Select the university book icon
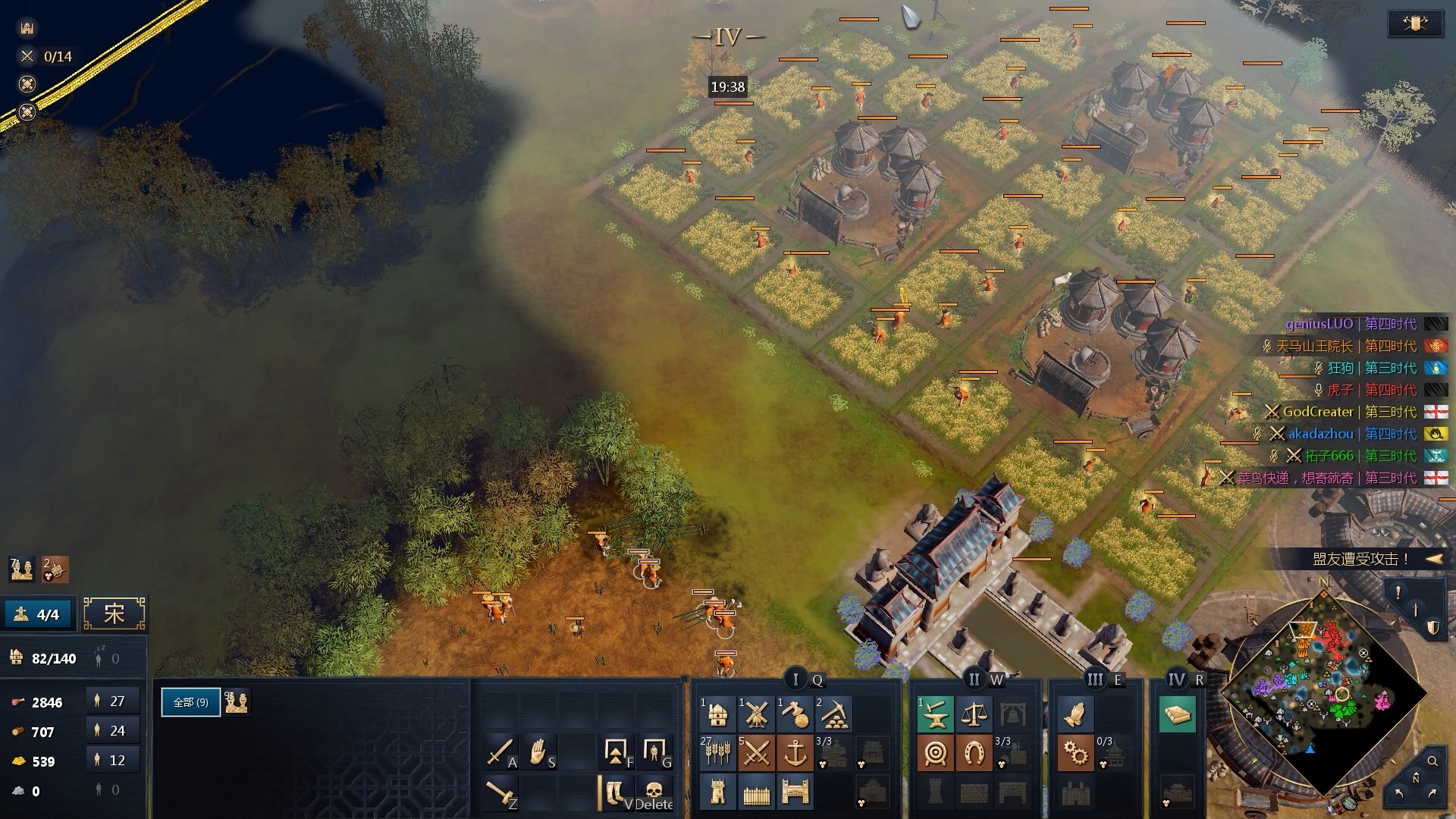 [1177, 714]
